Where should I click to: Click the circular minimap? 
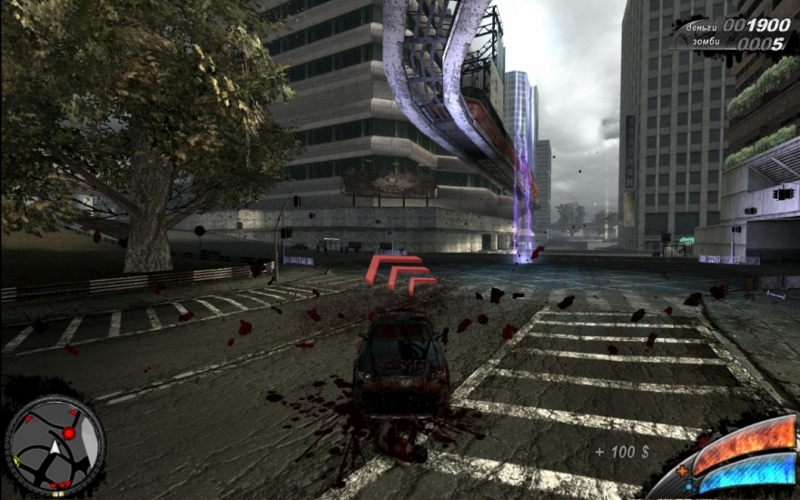(55, 447)
